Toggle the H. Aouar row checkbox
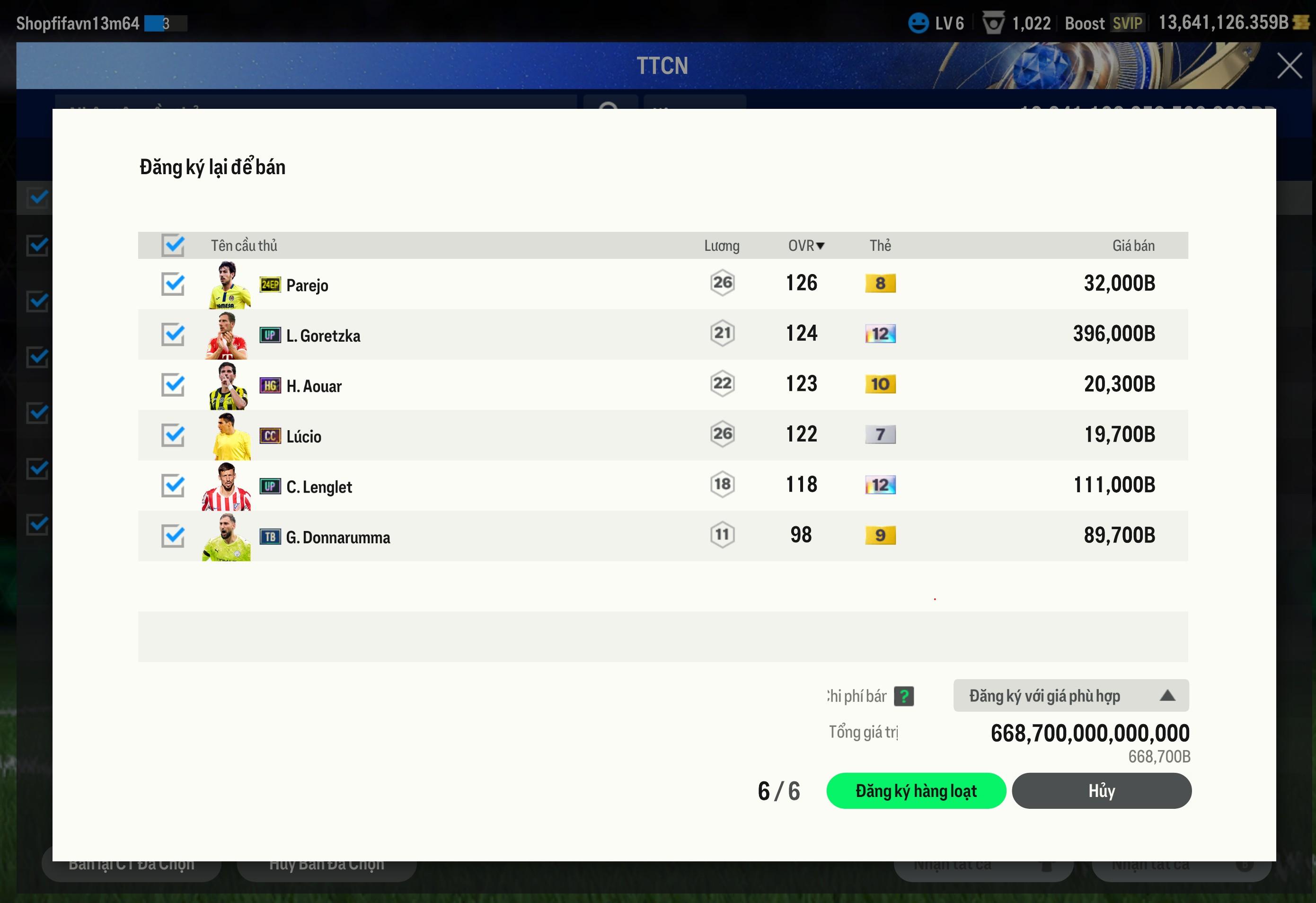The width and height of the screenshot is (1316, 903). (173, 385)
